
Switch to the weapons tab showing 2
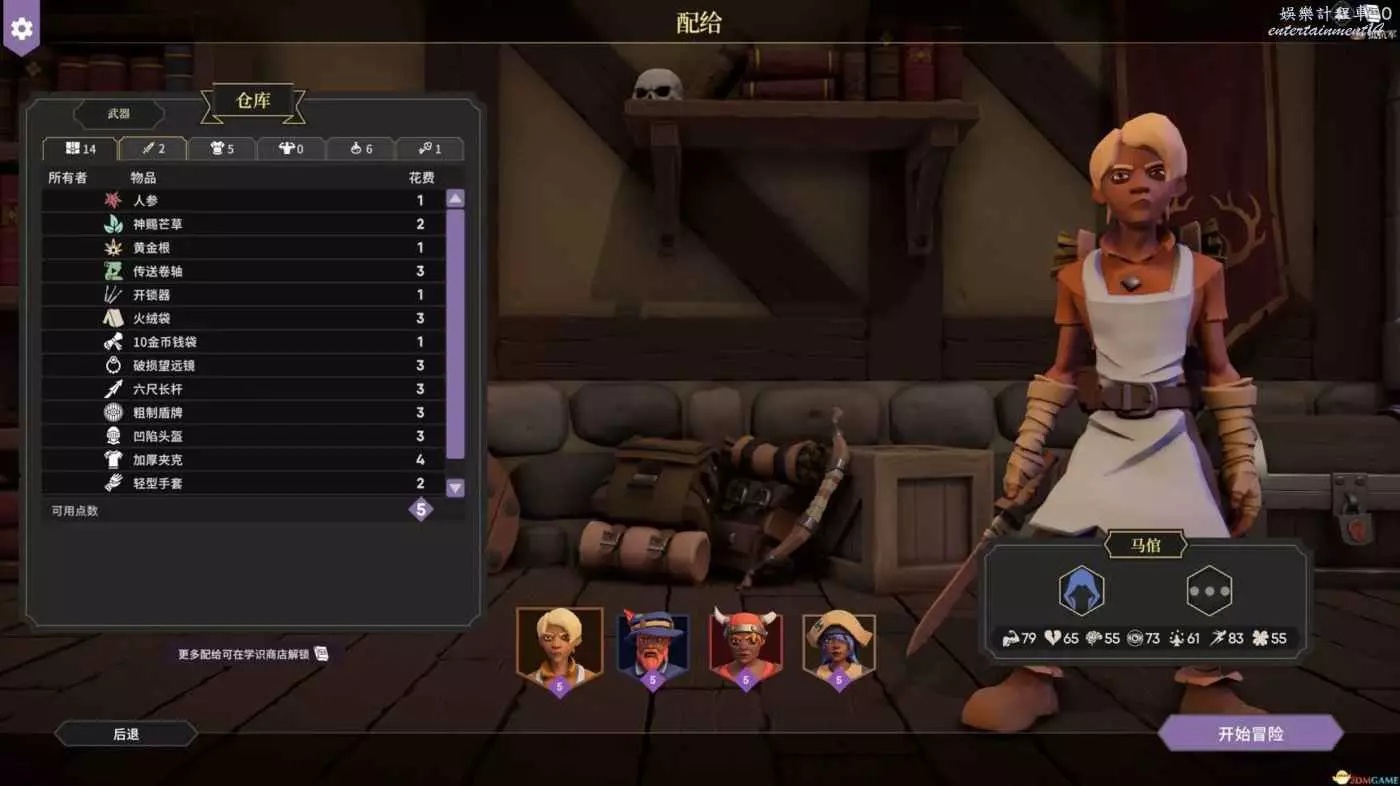coord(152,149)
